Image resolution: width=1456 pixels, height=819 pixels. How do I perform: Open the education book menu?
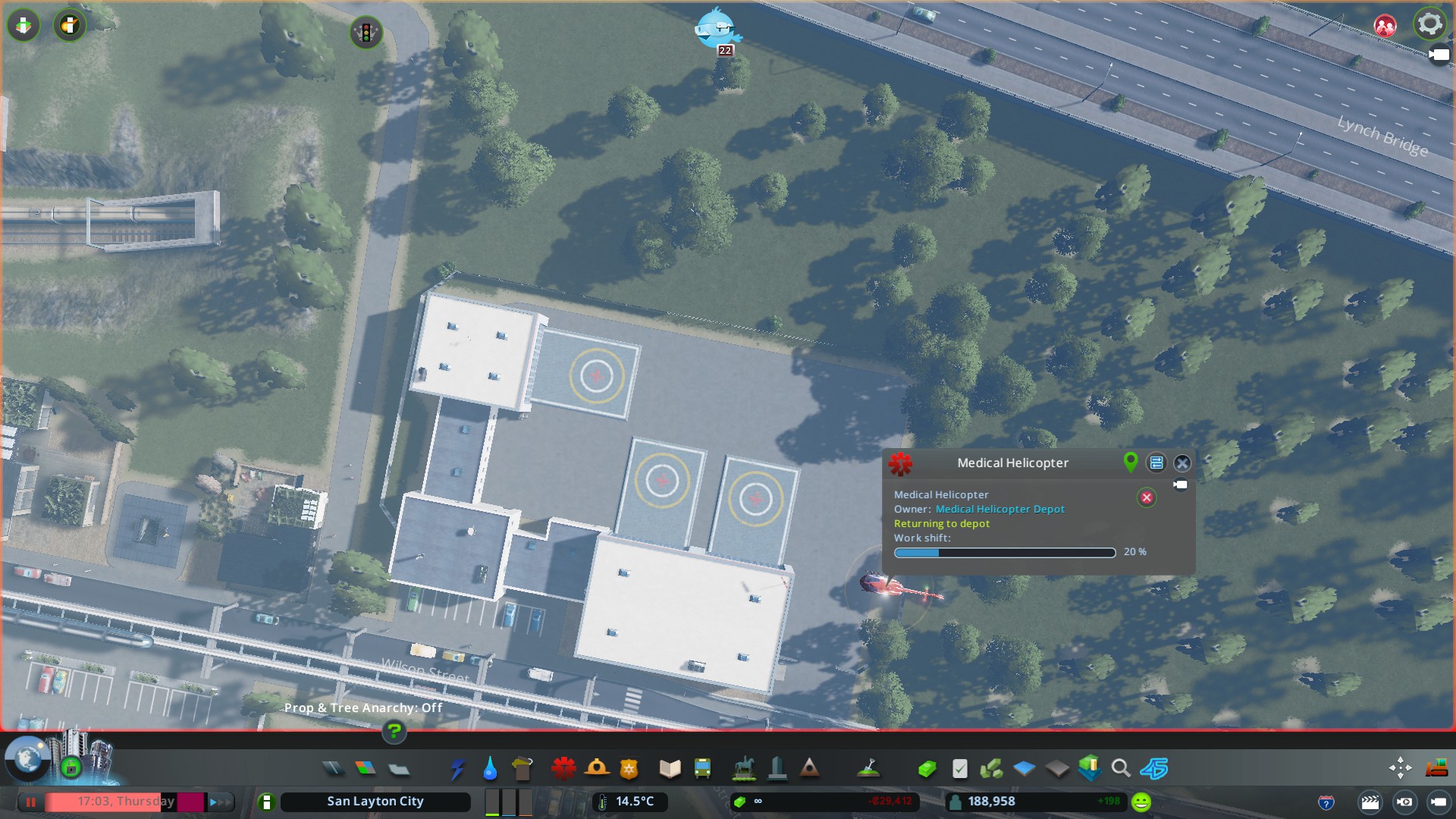pos(670,769)
